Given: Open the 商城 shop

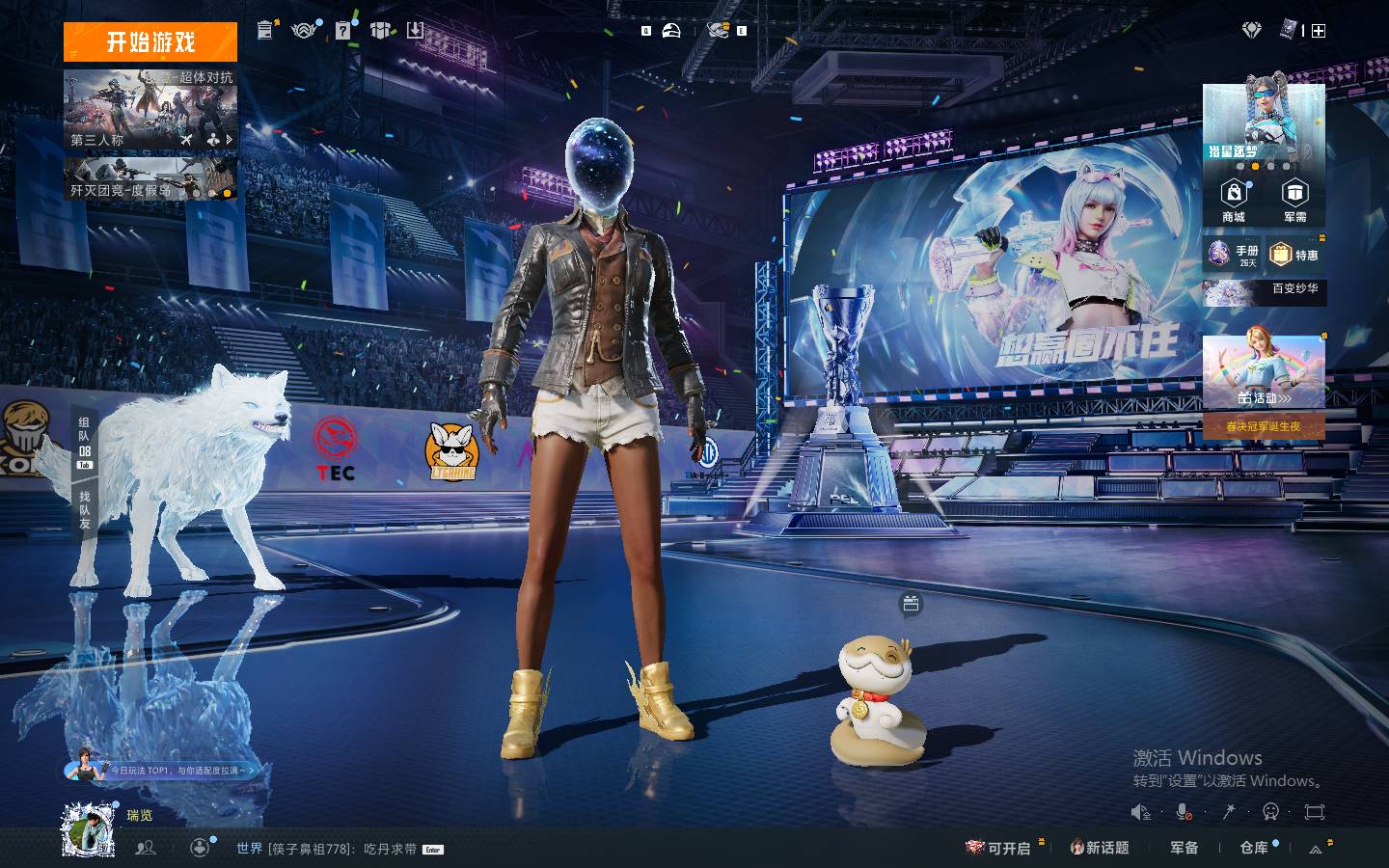Looking at the screenshot, I should pyautogui.click(x=1234, y=201).
